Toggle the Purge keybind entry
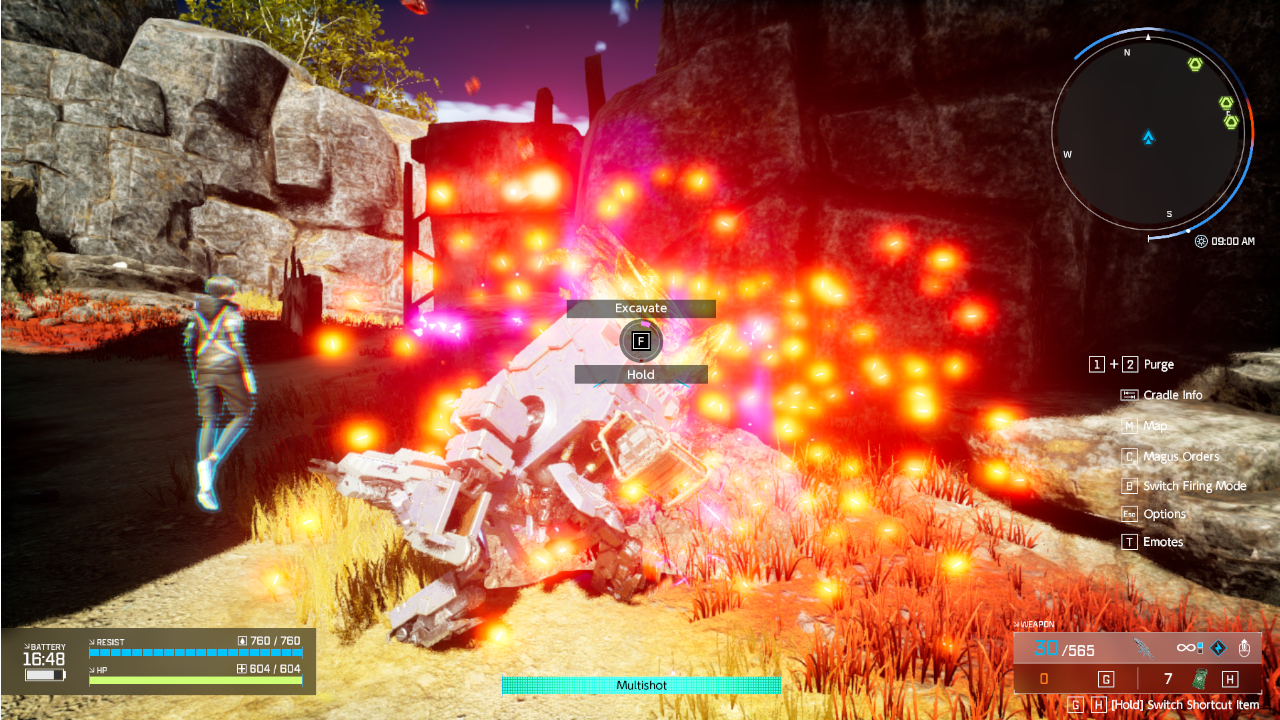Image resolution: width=1280 pixels, height=720 pixels. [1133, 364]
